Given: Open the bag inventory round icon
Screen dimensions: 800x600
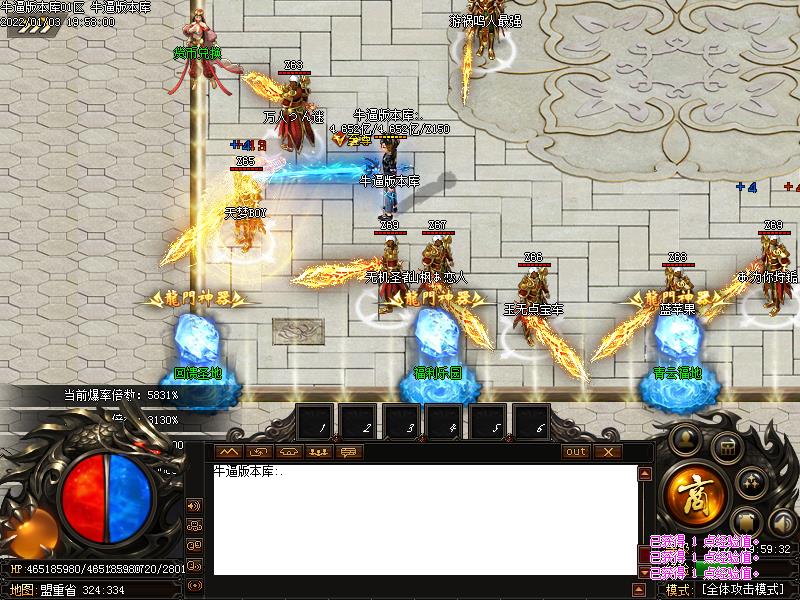Looking at the screenshot, I should click(x=727, y=449).
